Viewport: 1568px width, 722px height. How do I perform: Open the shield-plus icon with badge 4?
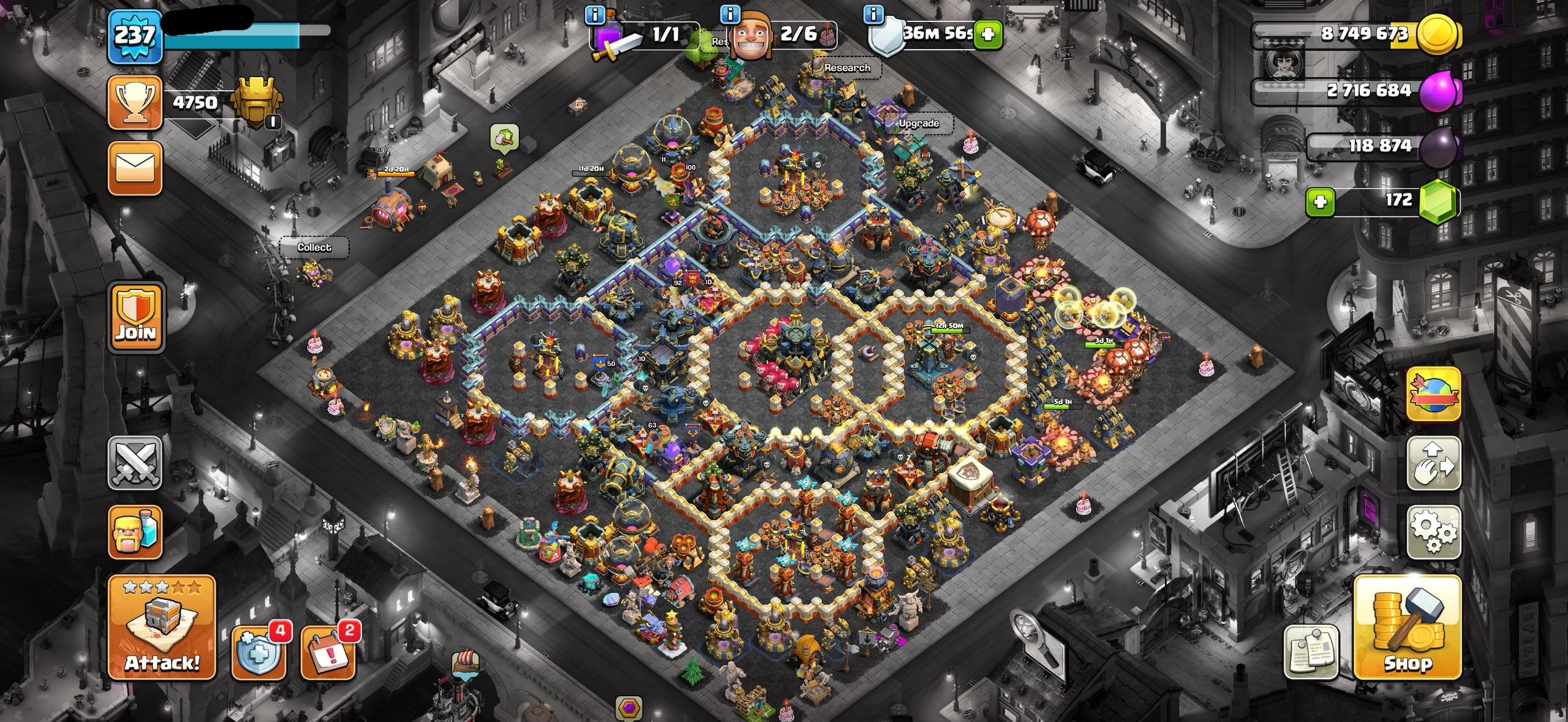coord(258,653)
